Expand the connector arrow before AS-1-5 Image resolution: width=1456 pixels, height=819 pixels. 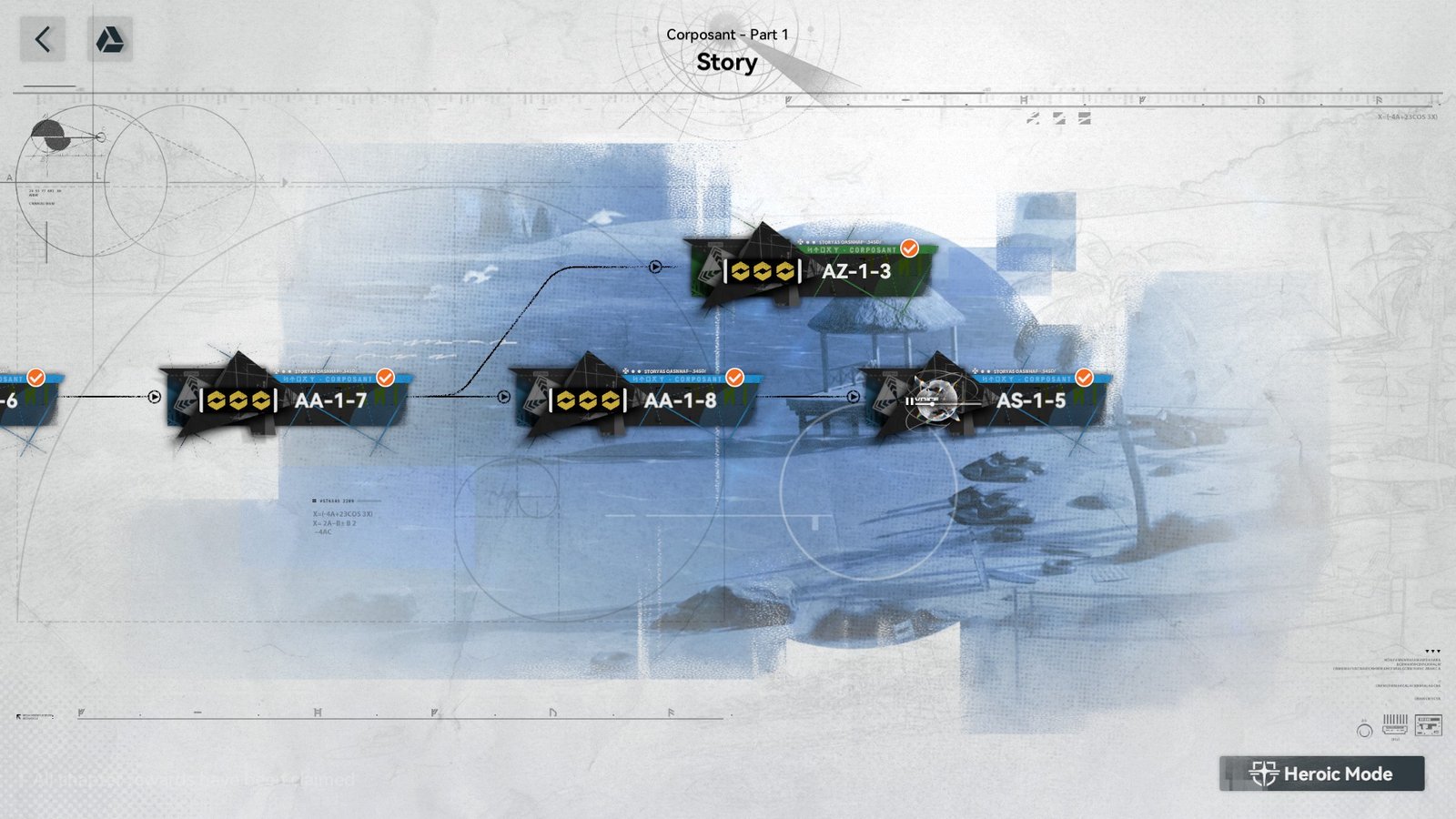point(854,395)
